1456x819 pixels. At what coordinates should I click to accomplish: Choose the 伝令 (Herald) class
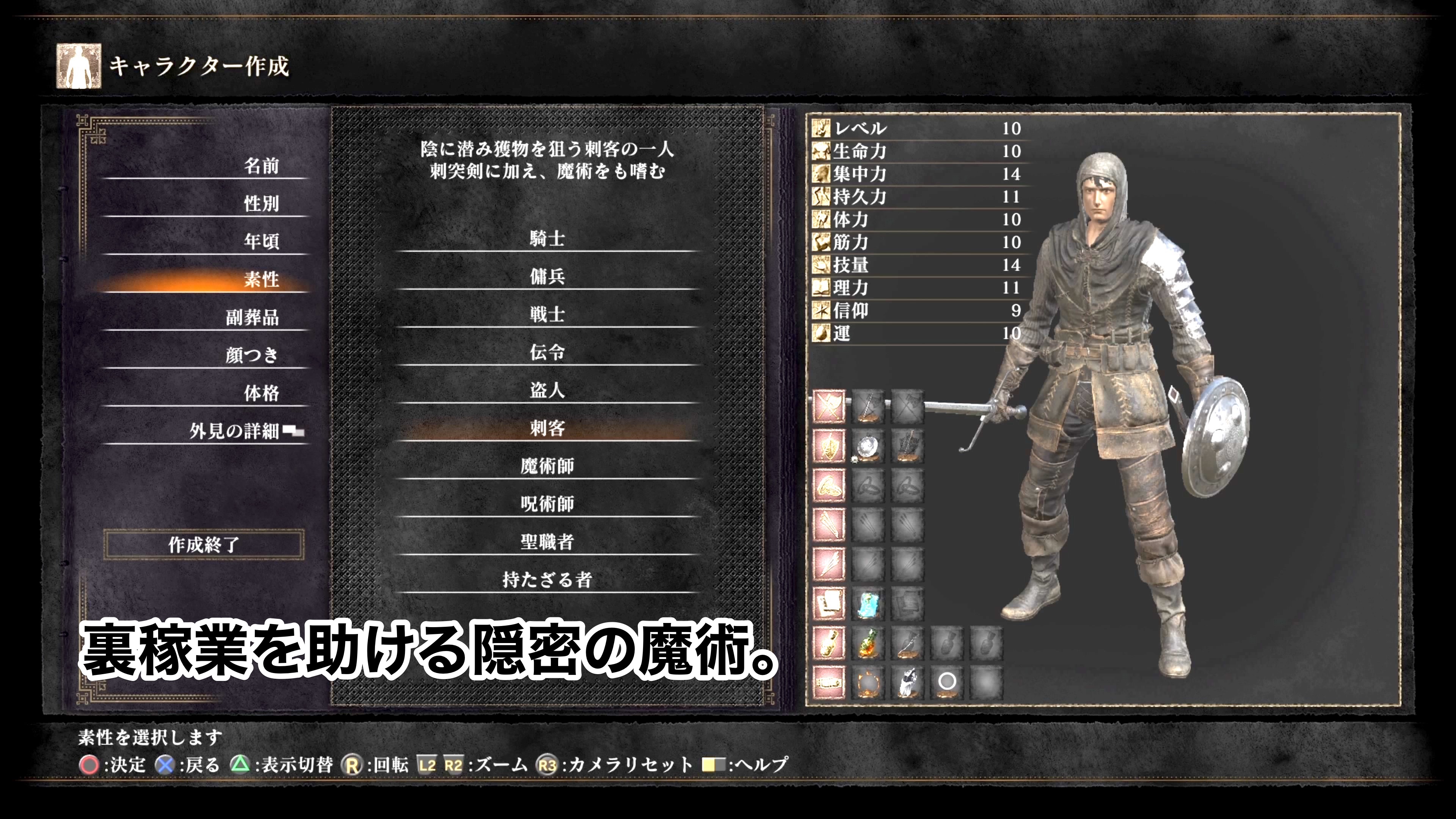(546, 352)
